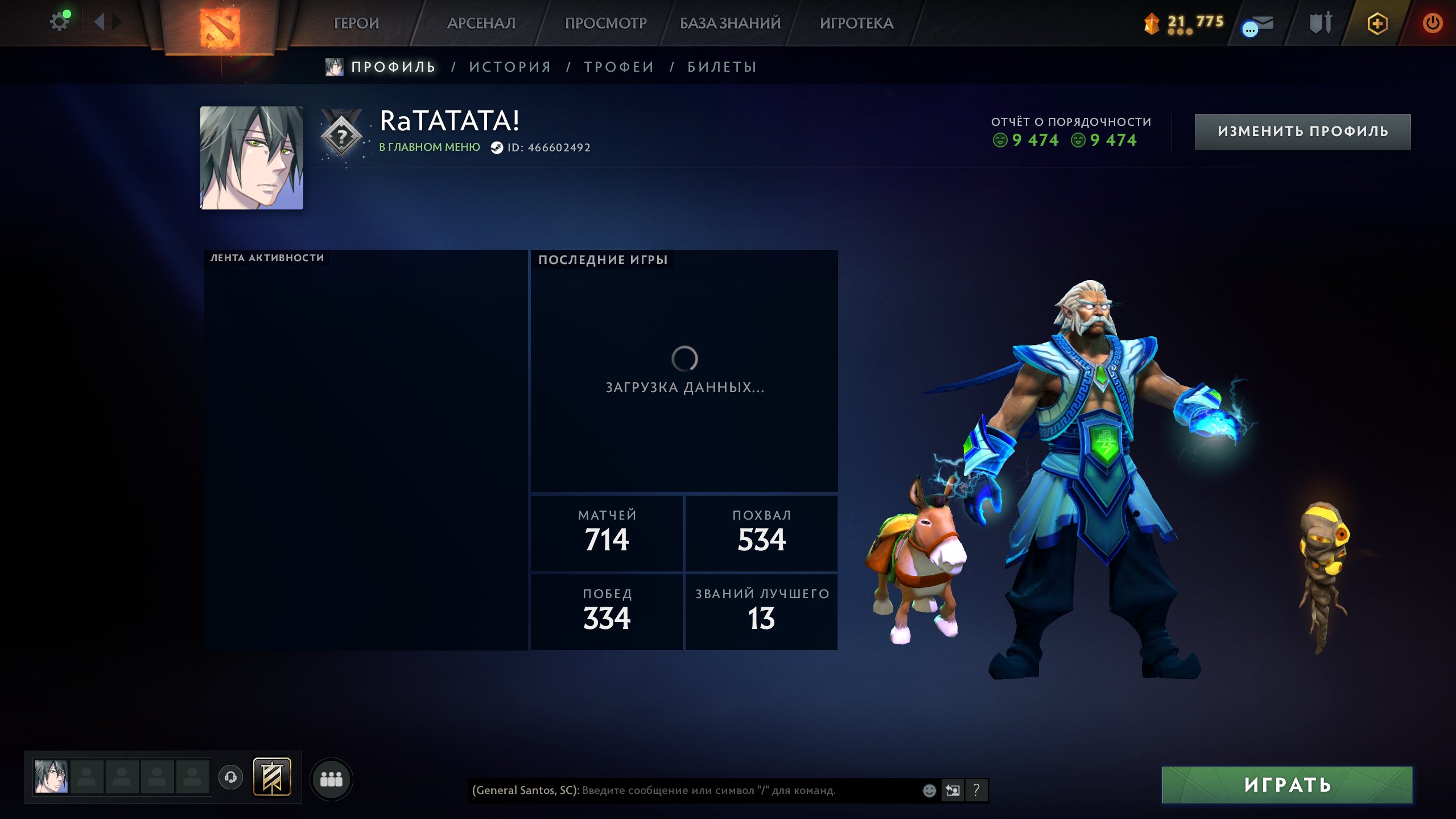Click the chat help question mark
Image resolution: width=1456 pixels, height=819 pixels.
[x=976, y=790]
